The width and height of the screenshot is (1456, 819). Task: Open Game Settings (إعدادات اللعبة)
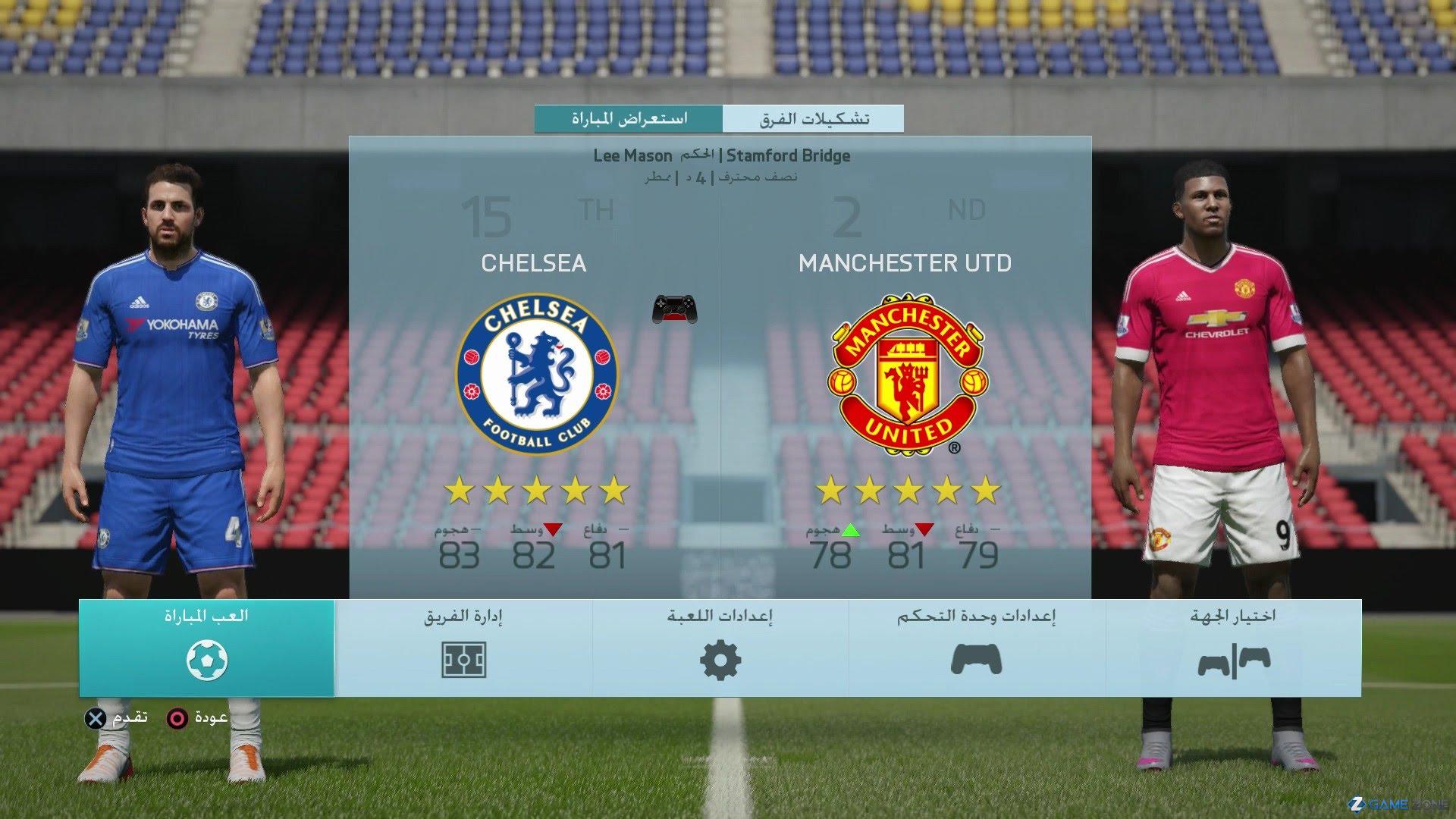pyautogui.click(x=720, y=648)
